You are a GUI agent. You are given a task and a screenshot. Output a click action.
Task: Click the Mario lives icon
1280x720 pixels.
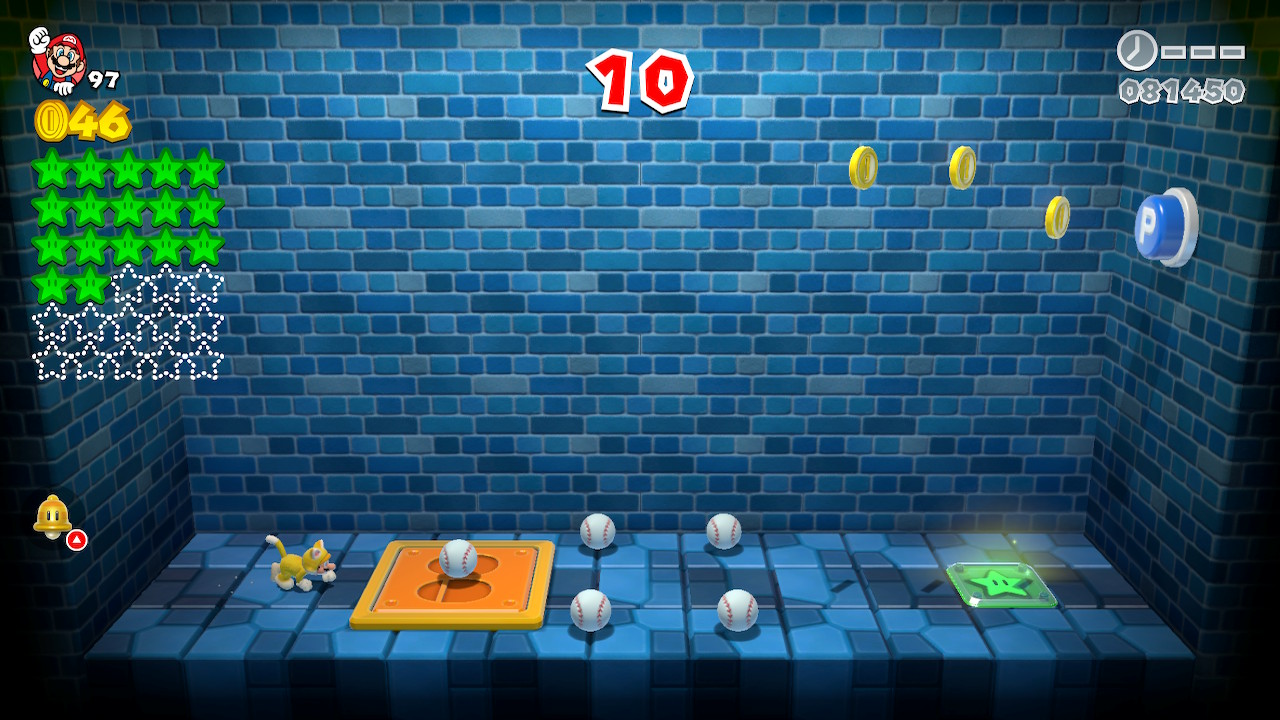click(x=59, y=59)
